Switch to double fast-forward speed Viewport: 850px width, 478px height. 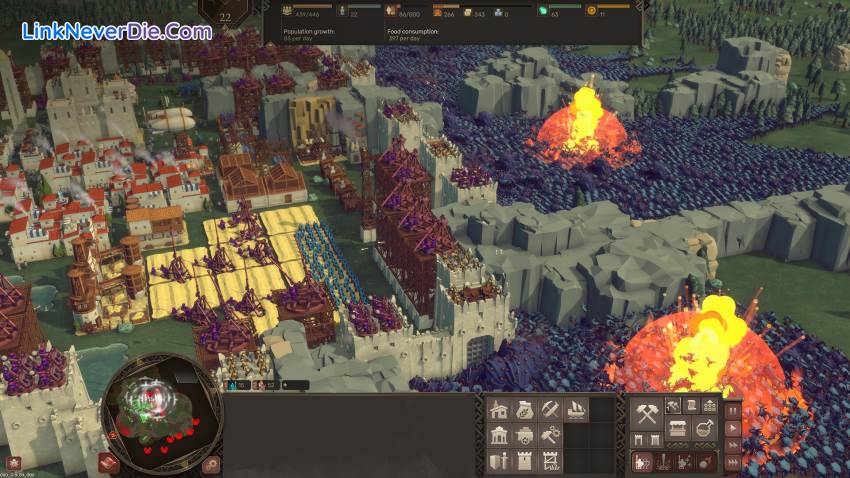tap(733, 445)
